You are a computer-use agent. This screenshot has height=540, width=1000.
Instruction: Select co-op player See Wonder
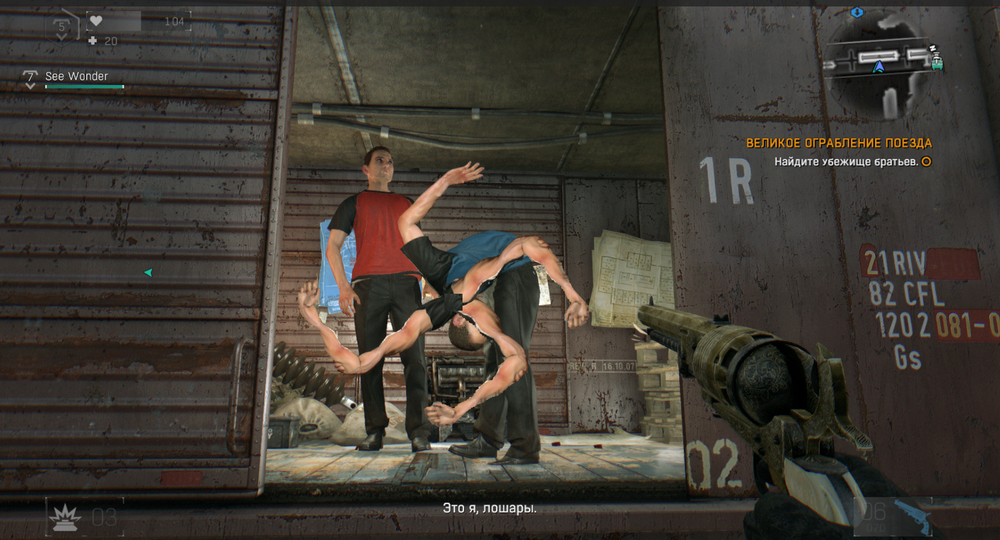click(x=76, y=76)
